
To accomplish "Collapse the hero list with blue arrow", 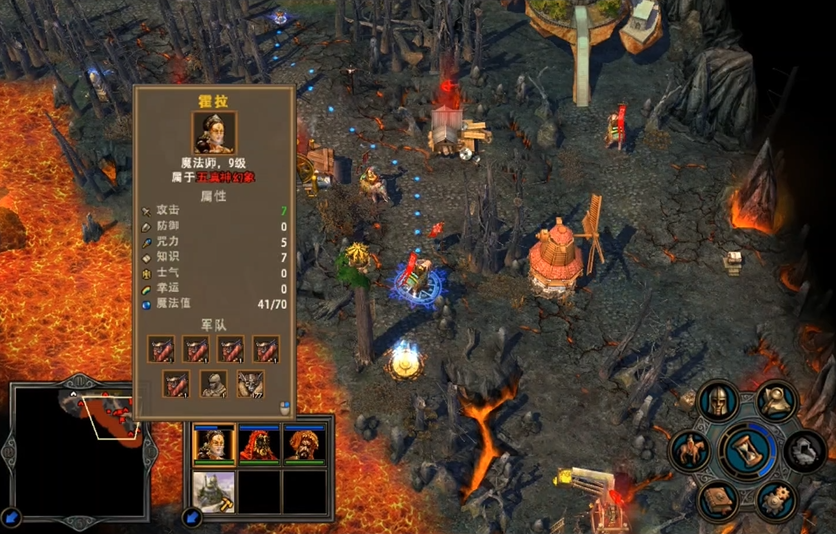I will pos(191,517).
